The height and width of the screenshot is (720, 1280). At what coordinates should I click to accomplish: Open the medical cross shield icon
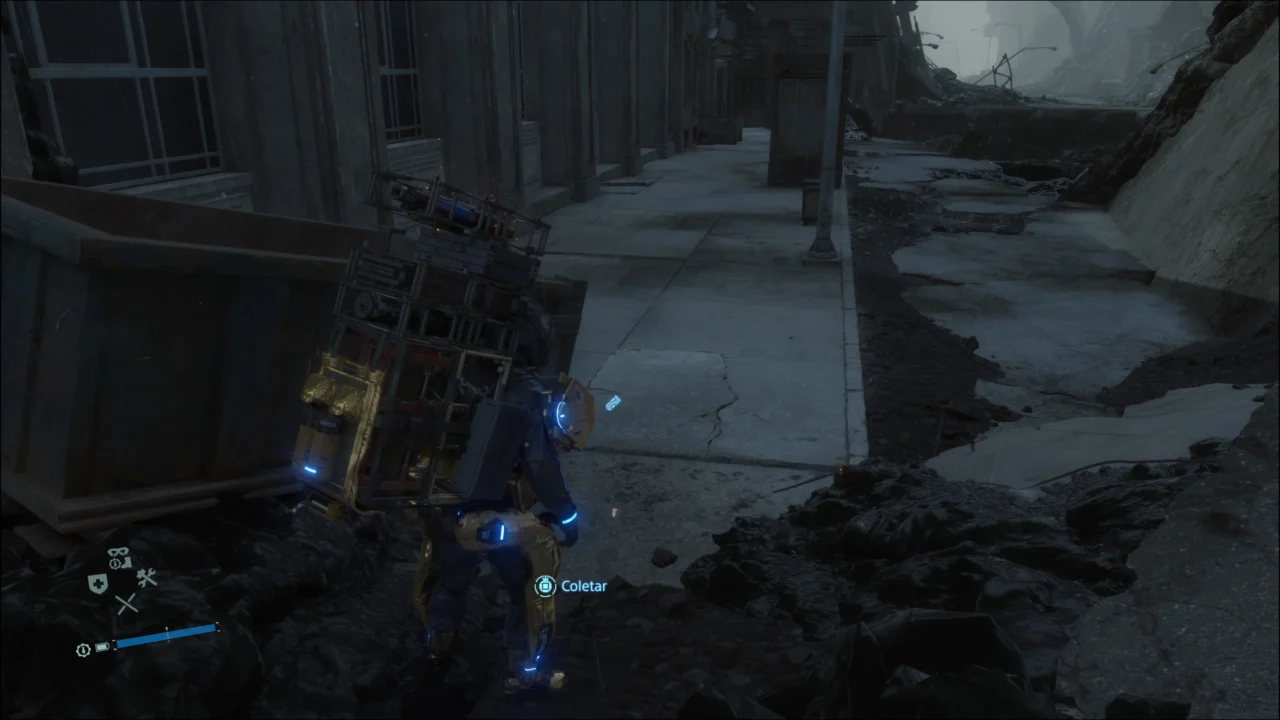pos(97,582)
